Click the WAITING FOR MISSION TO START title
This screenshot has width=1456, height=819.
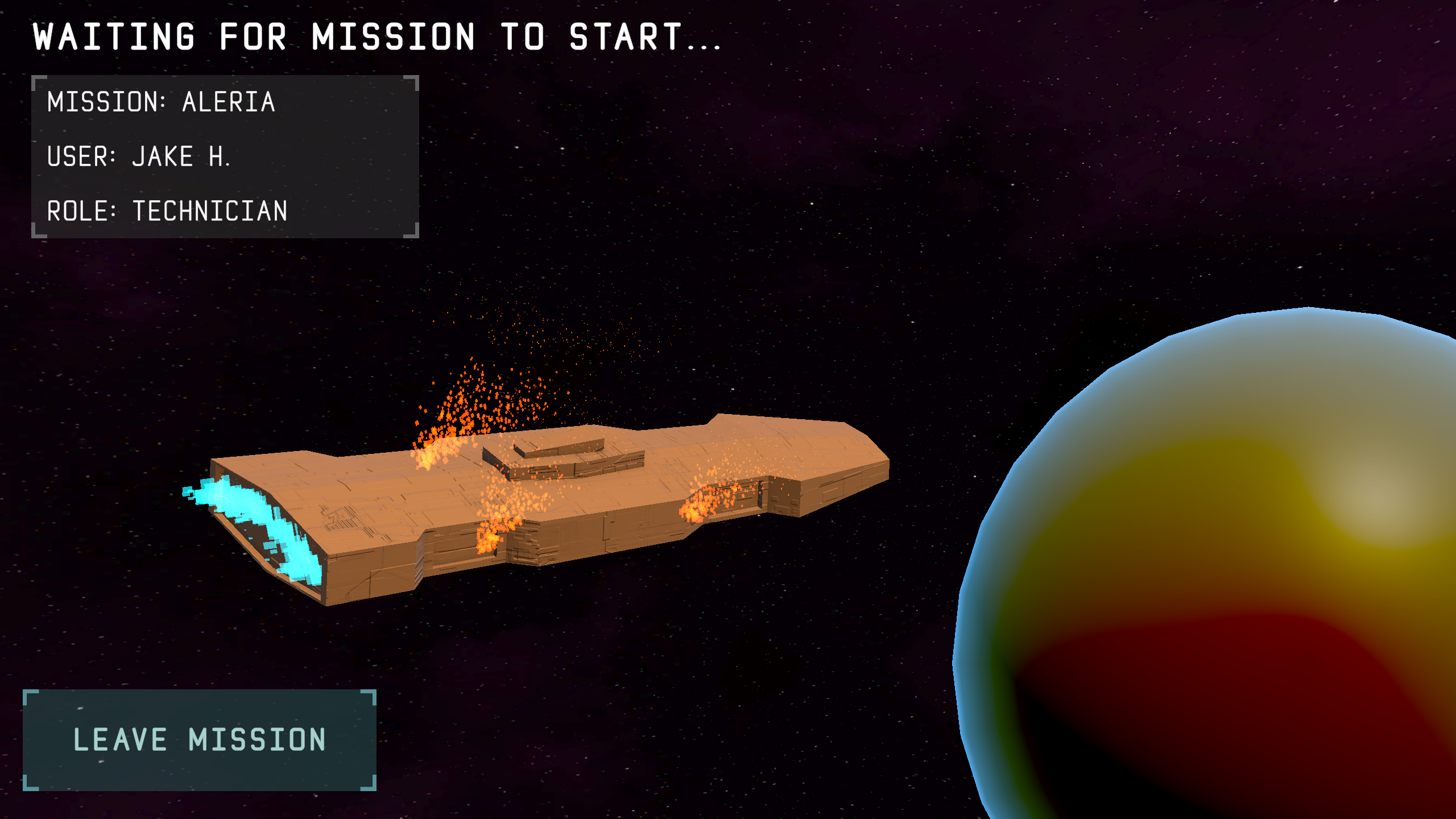[x=375, y=35]
